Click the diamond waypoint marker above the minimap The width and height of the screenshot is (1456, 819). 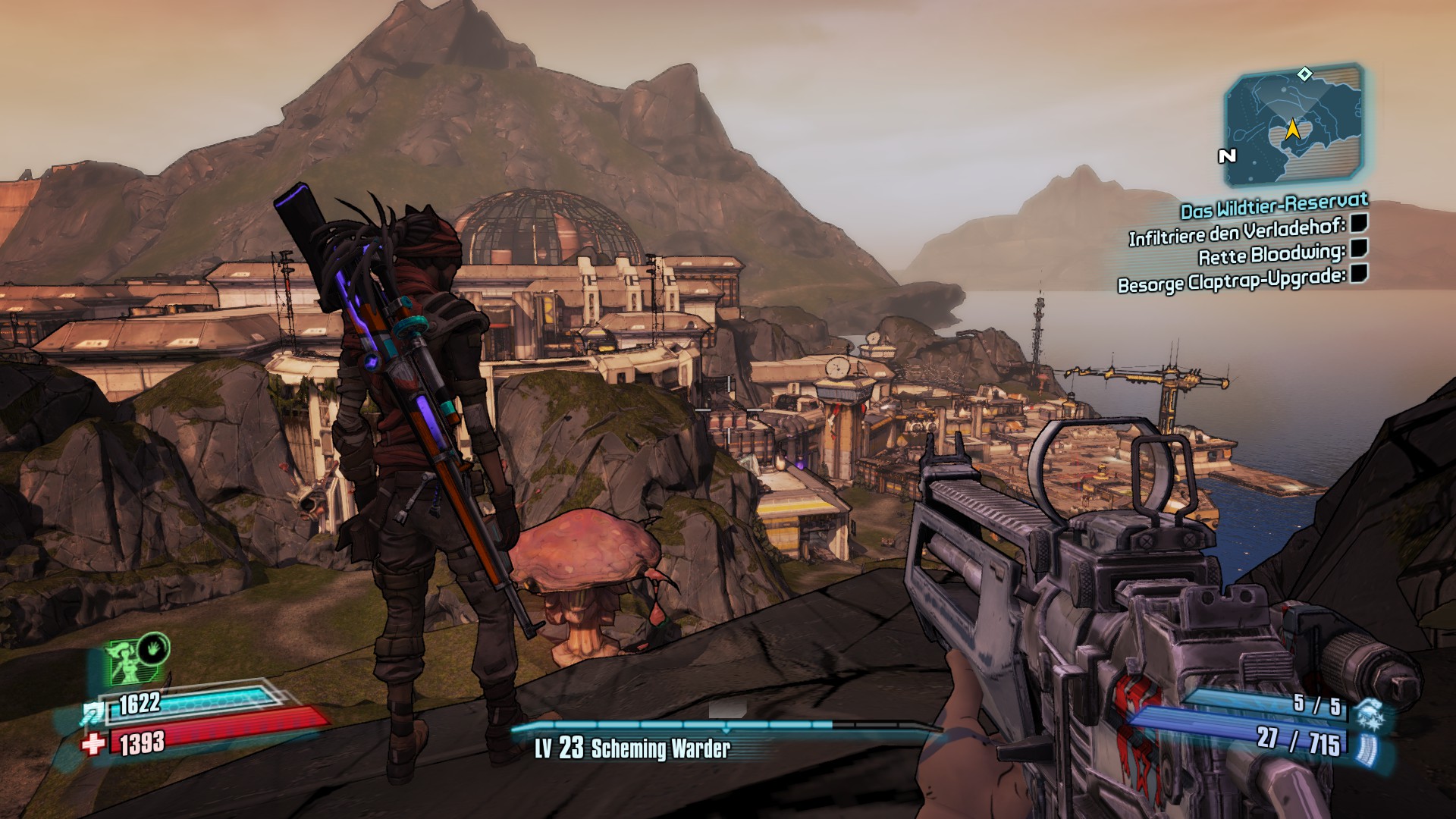(x=1304, y=74)
